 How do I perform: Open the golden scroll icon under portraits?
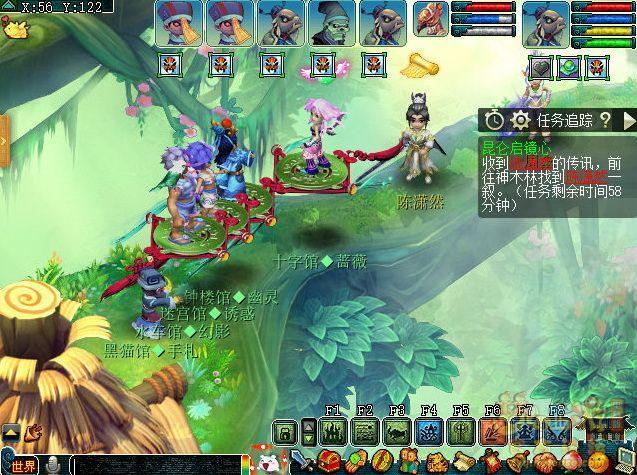420,66
